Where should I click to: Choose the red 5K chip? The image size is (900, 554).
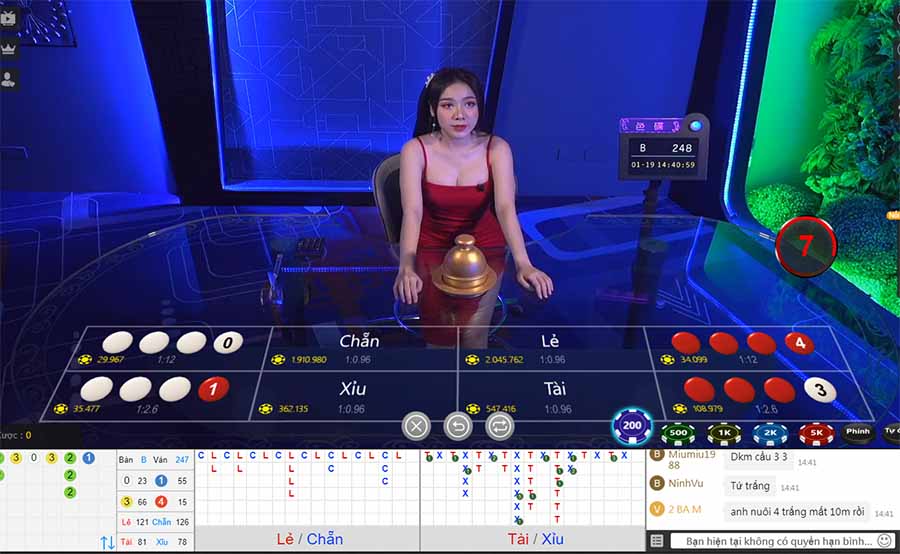(x=816, y=433)
